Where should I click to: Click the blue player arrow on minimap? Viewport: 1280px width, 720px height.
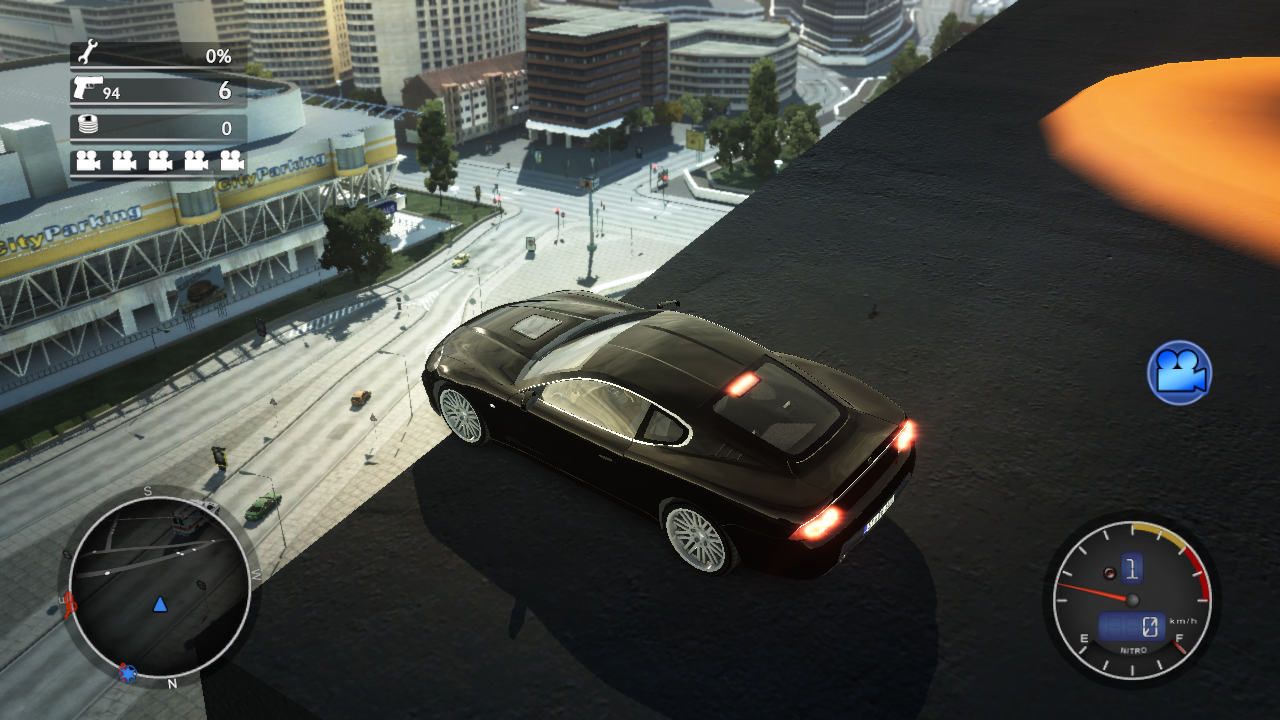click(x=160, y=604)
